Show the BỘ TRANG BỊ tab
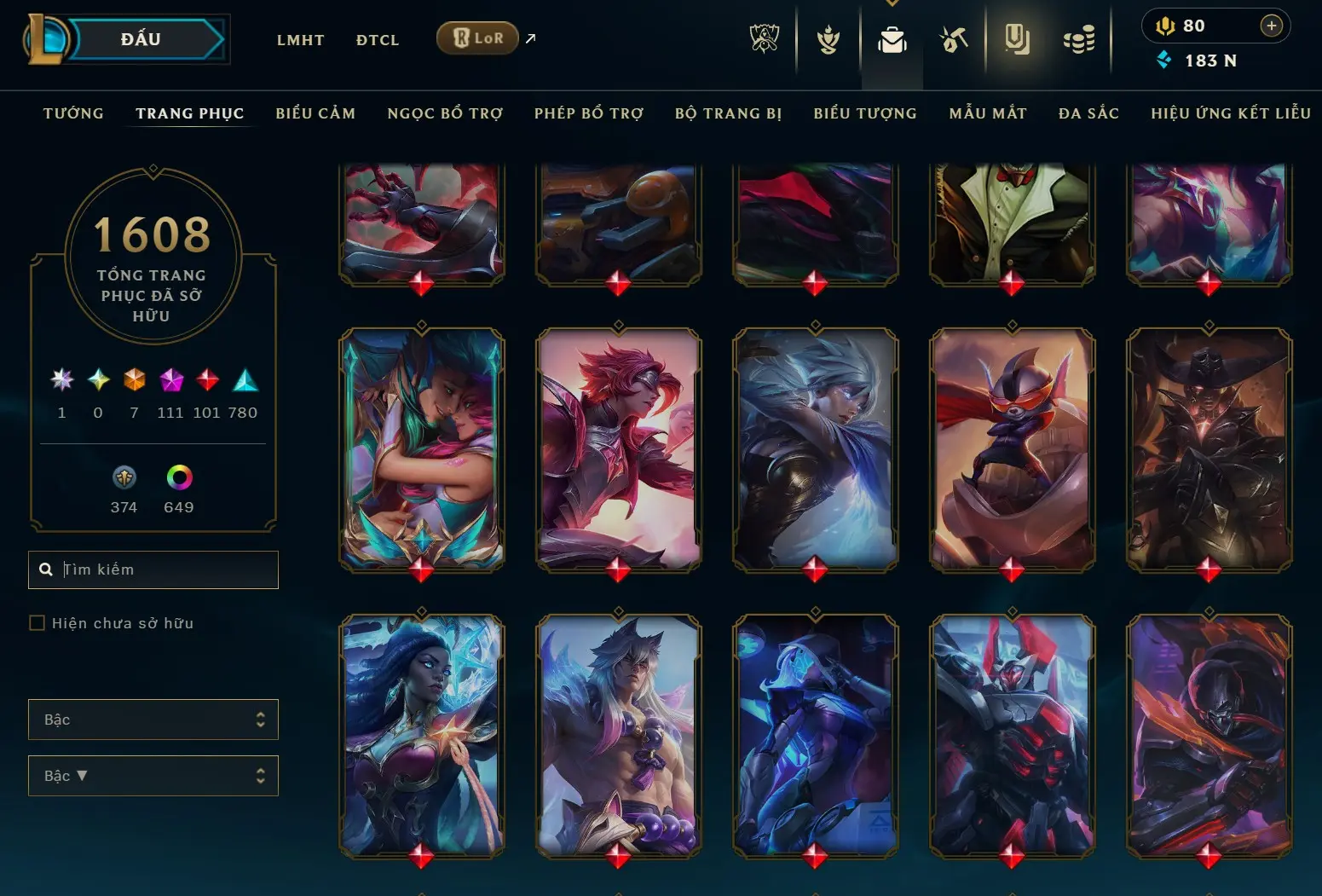The width and height of the screenshot is (1322, 896). (x=728, y=113)
